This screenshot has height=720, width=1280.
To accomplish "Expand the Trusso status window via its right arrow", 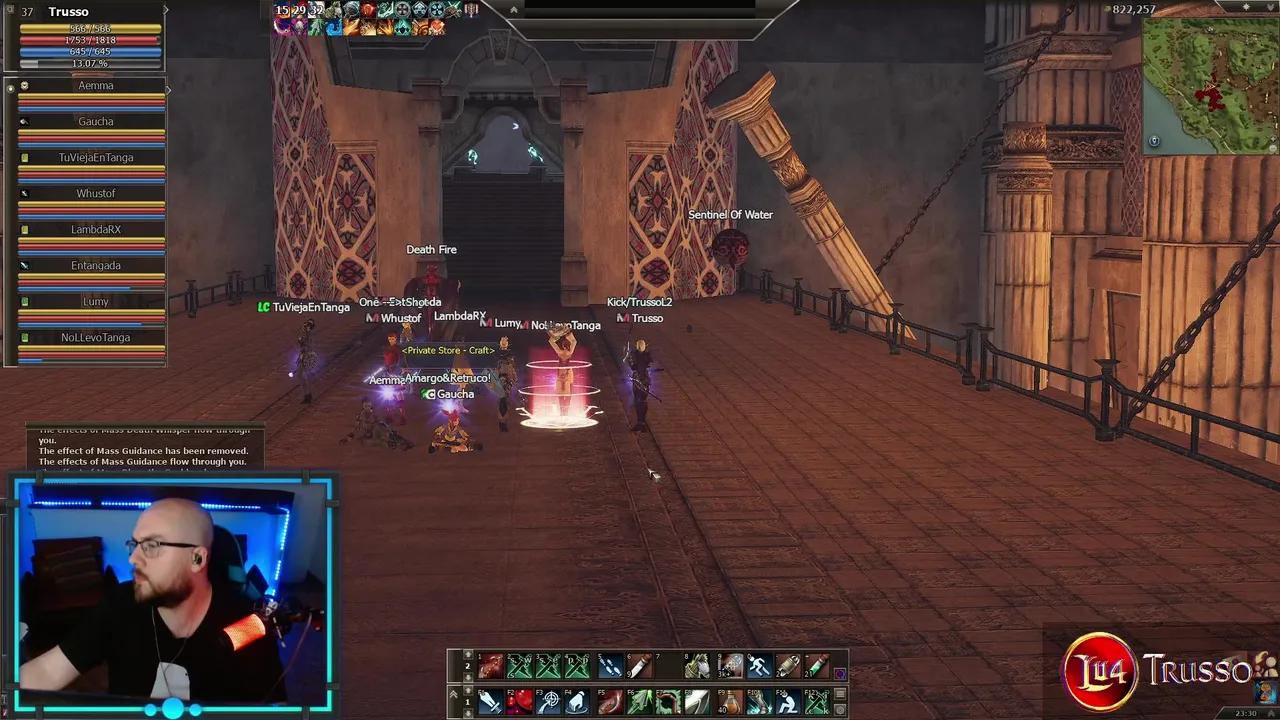I will pyautogui.click(x=166, y=10).
